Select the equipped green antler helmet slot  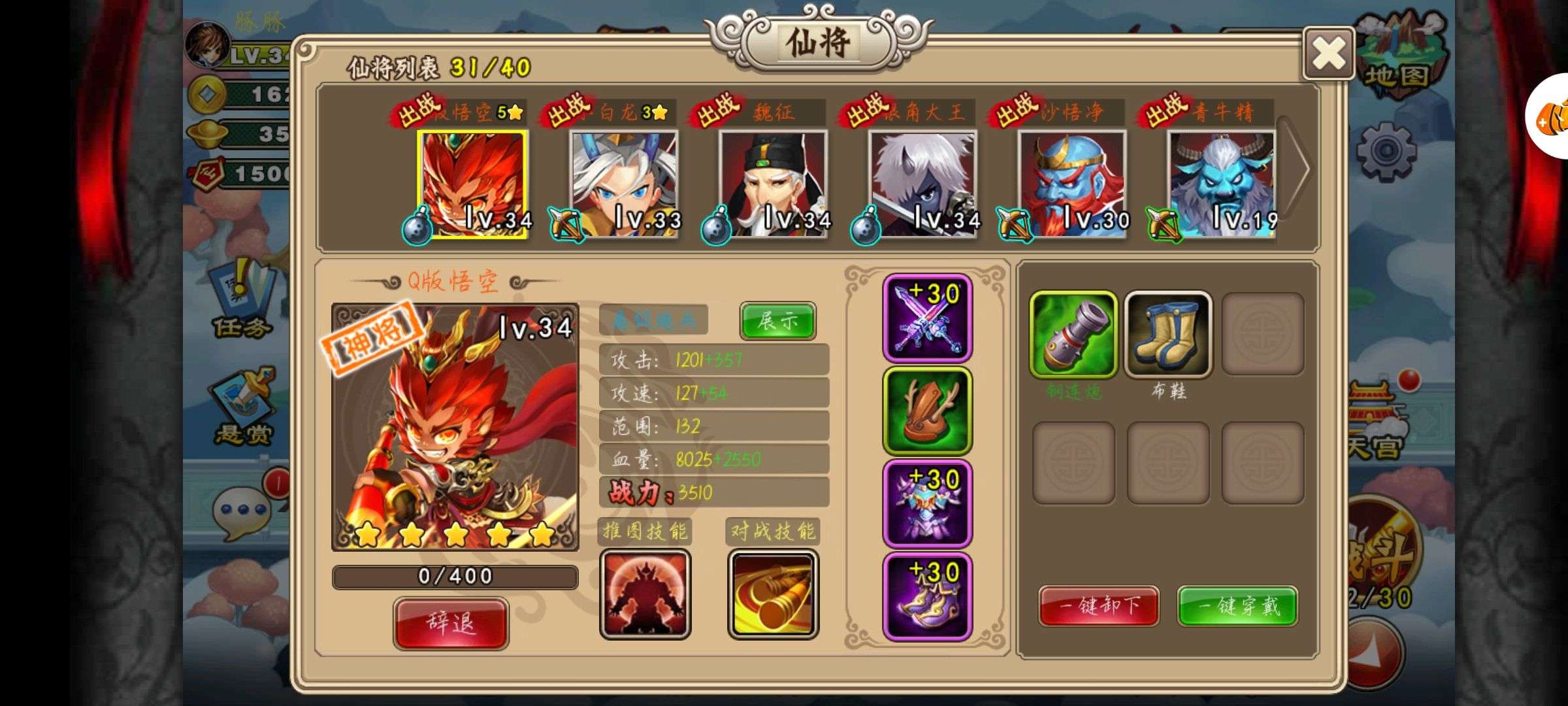[927, 411]
